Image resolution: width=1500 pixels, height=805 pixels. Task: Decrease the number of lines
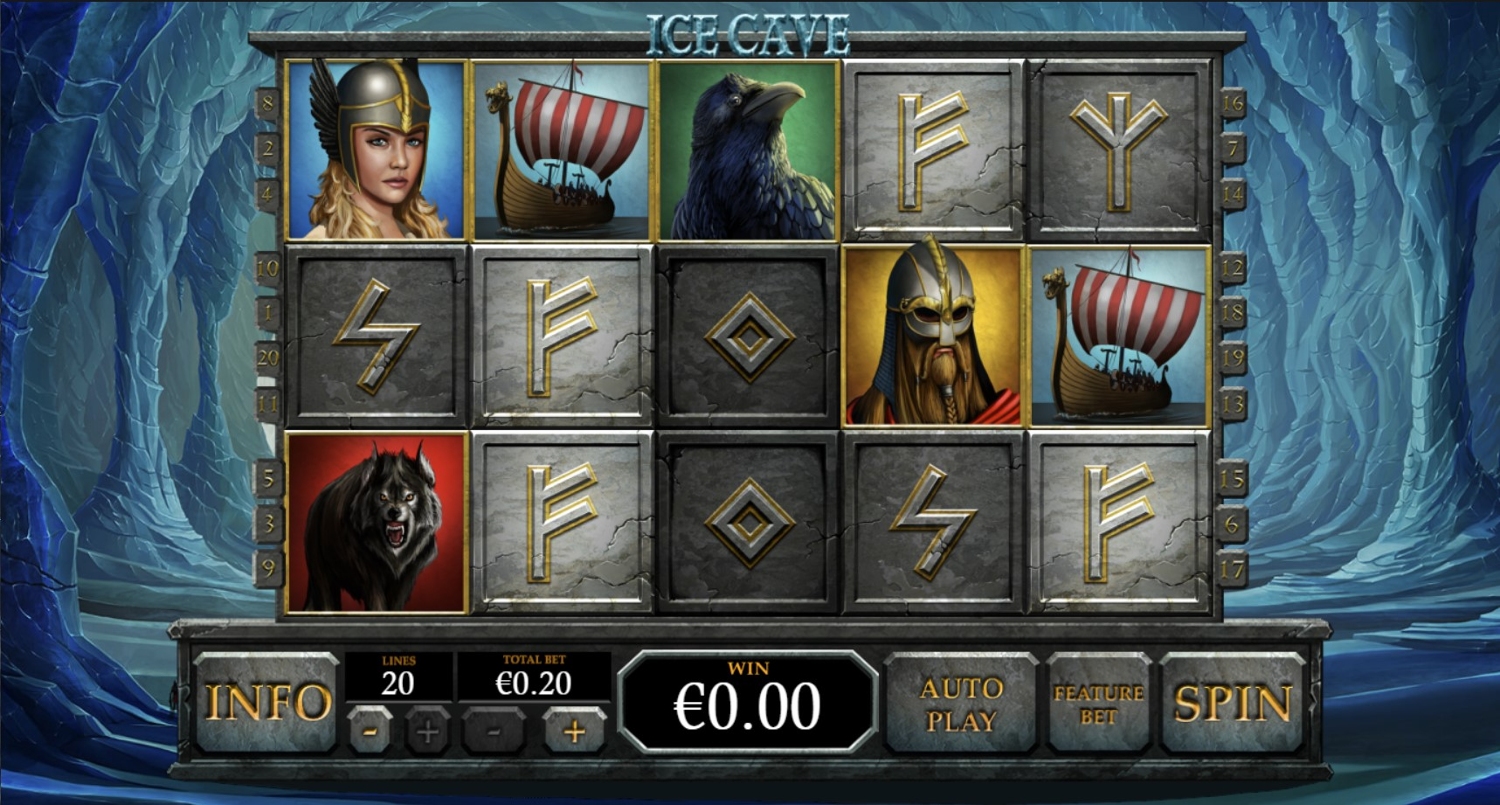click(370, 730)
